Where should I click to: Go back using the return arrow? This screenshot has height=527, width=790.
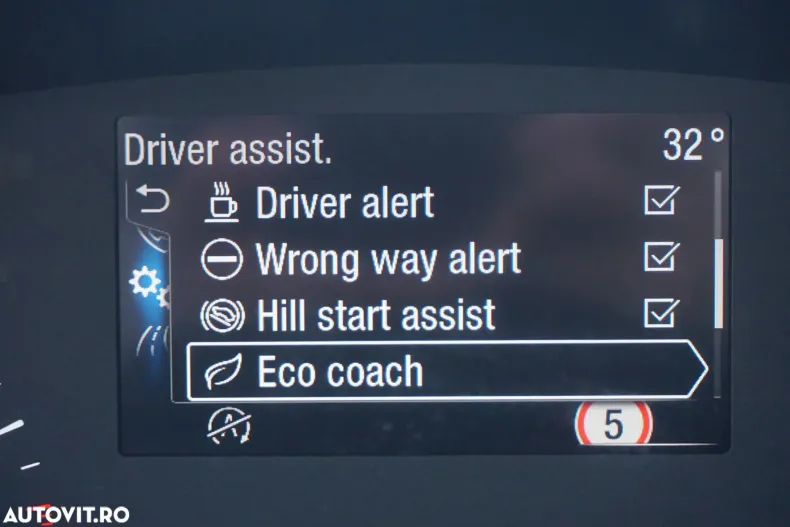coord(152,202)
